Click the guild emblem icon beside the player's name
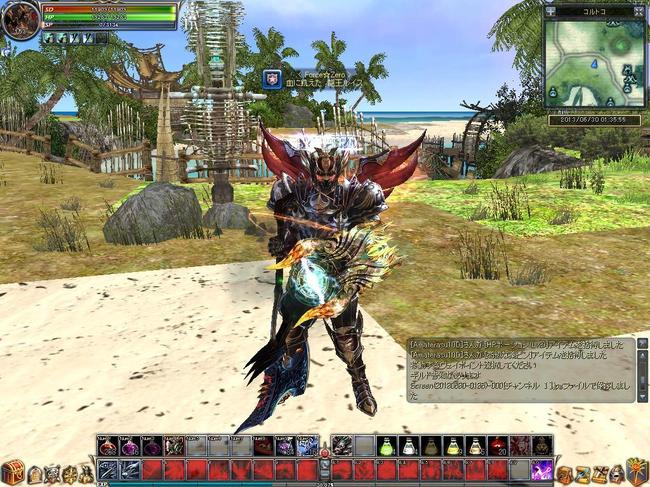The width and height of the screenshot is (650, 487). click(x=272, y=78)
